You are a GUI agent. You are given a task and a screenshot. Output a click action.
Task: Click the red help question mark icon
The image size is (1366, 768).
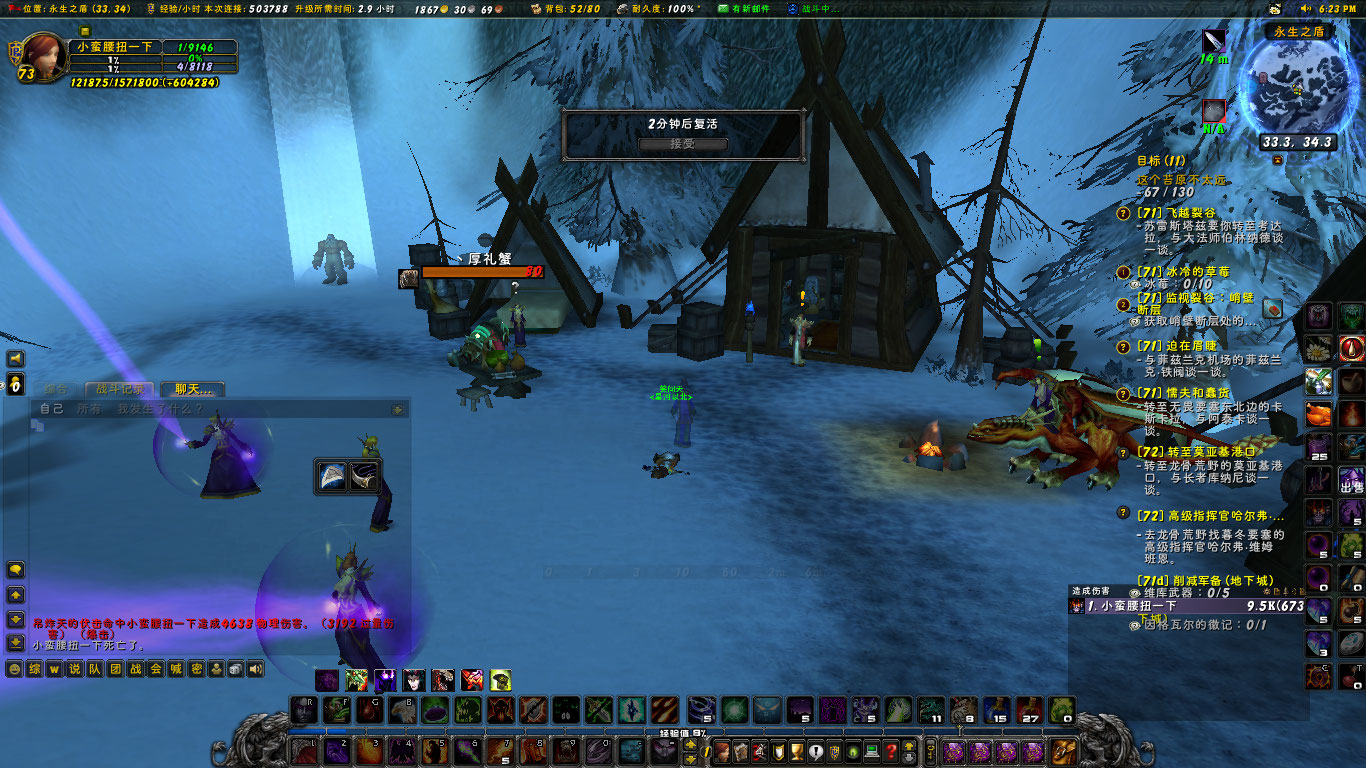(x=891, y=751)
